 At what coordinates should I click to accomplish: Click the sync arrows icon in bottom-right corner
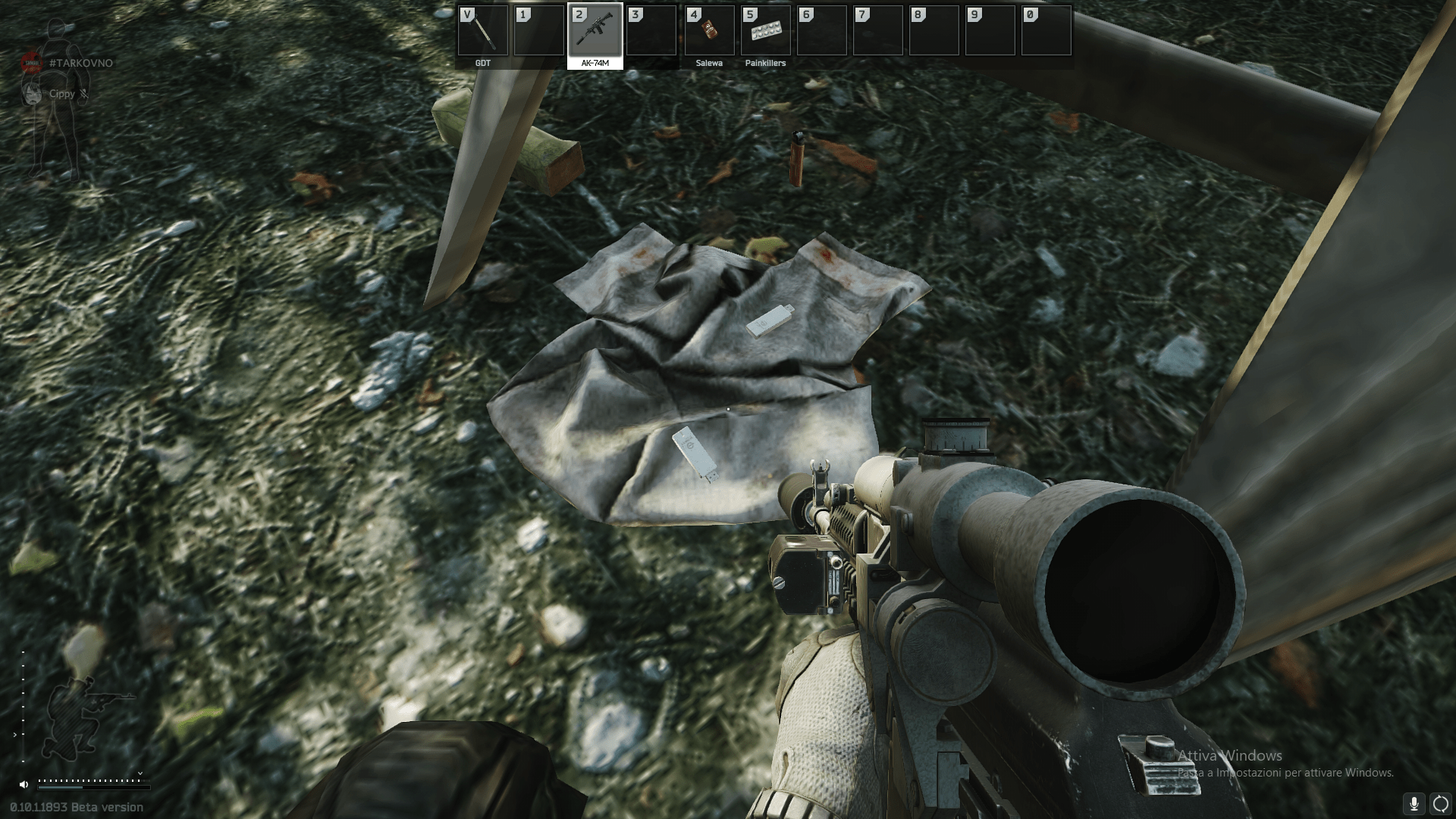tap(1439, 803)
